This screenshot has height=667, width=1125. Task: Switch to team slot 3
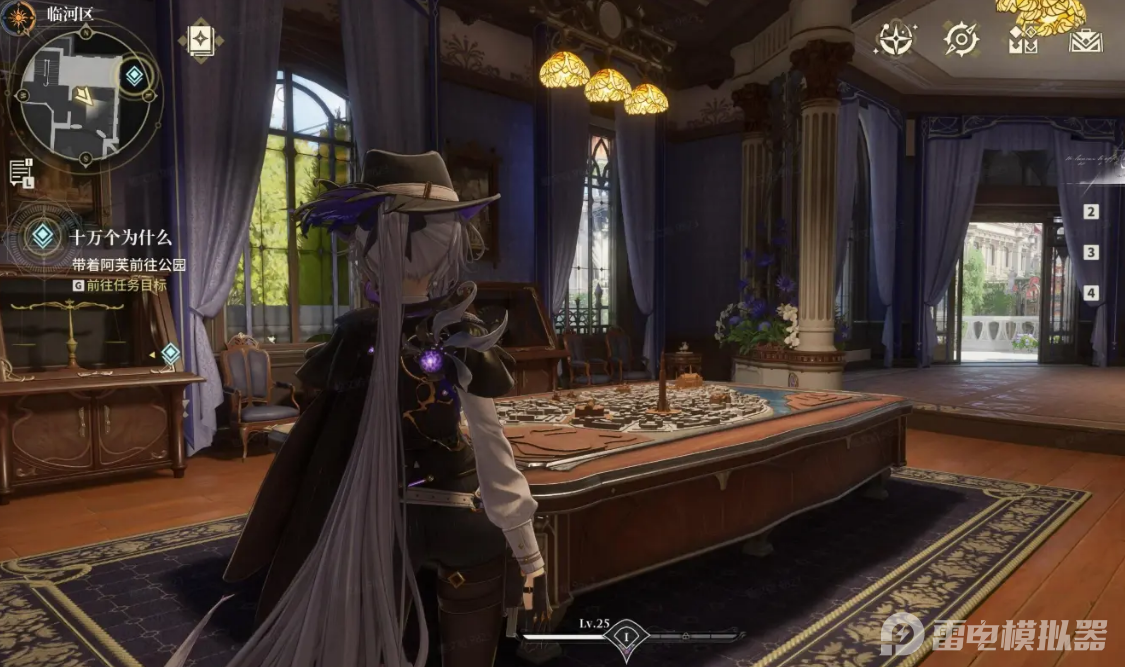1091,253
